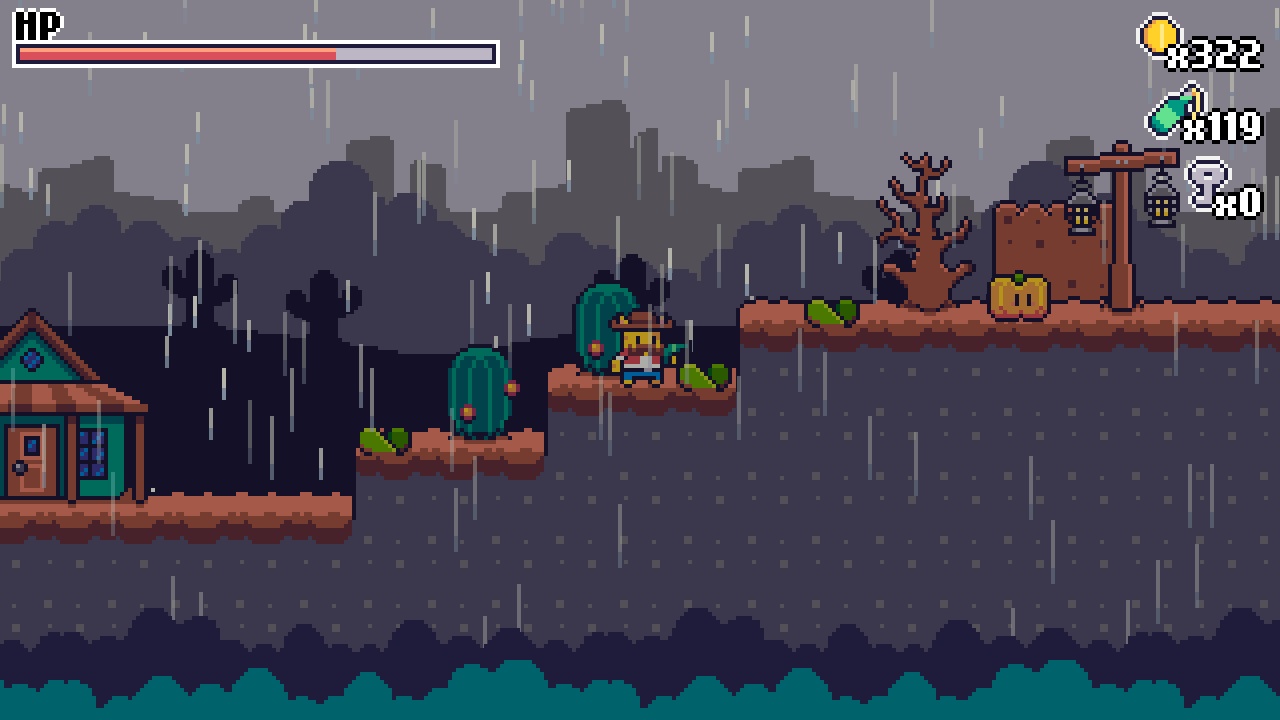Click the pumpkin near the signpost

coord(1019,293)
